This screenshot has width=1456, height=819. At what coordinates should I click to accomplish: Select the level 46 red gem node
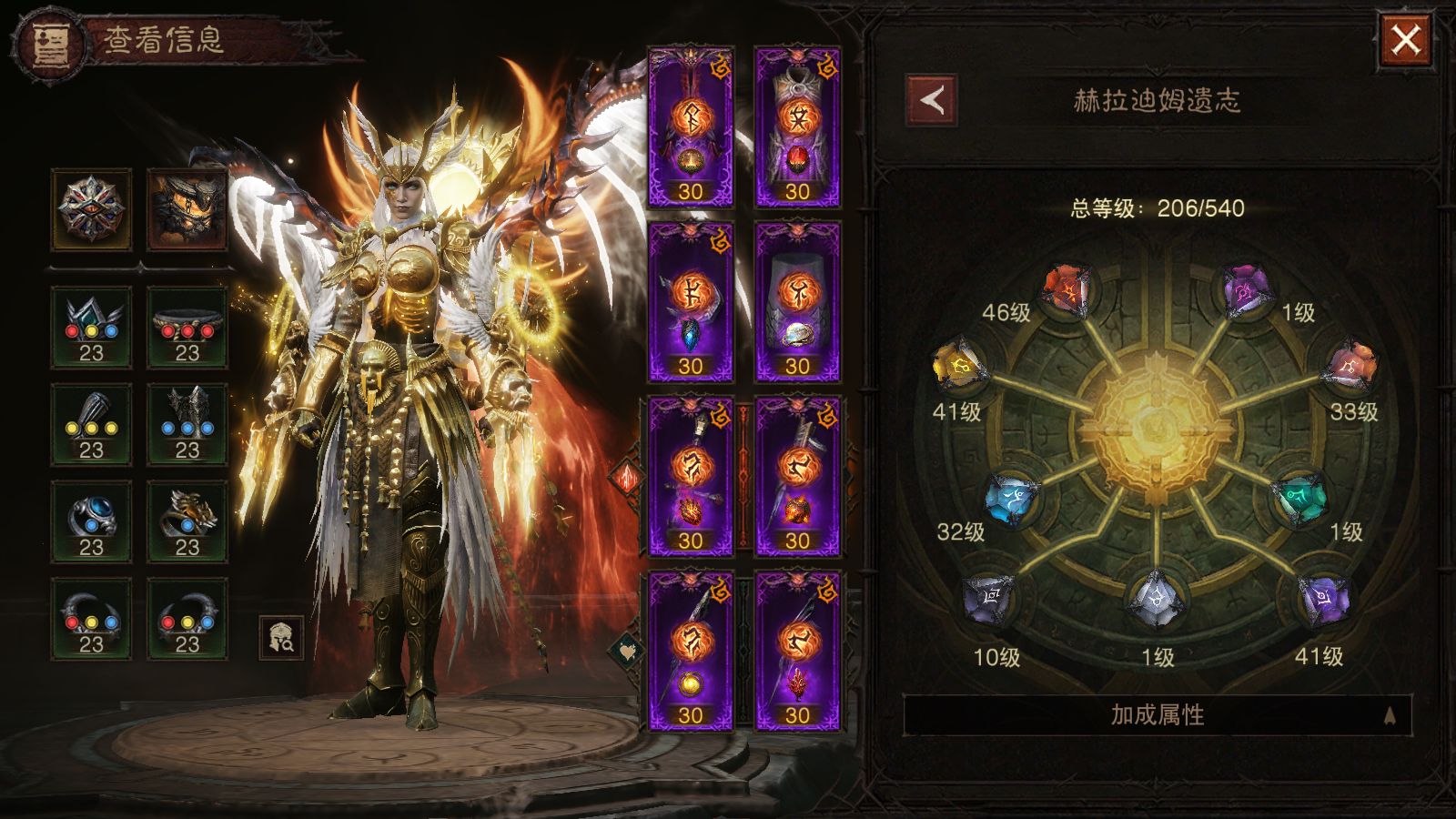(1068, 291)
